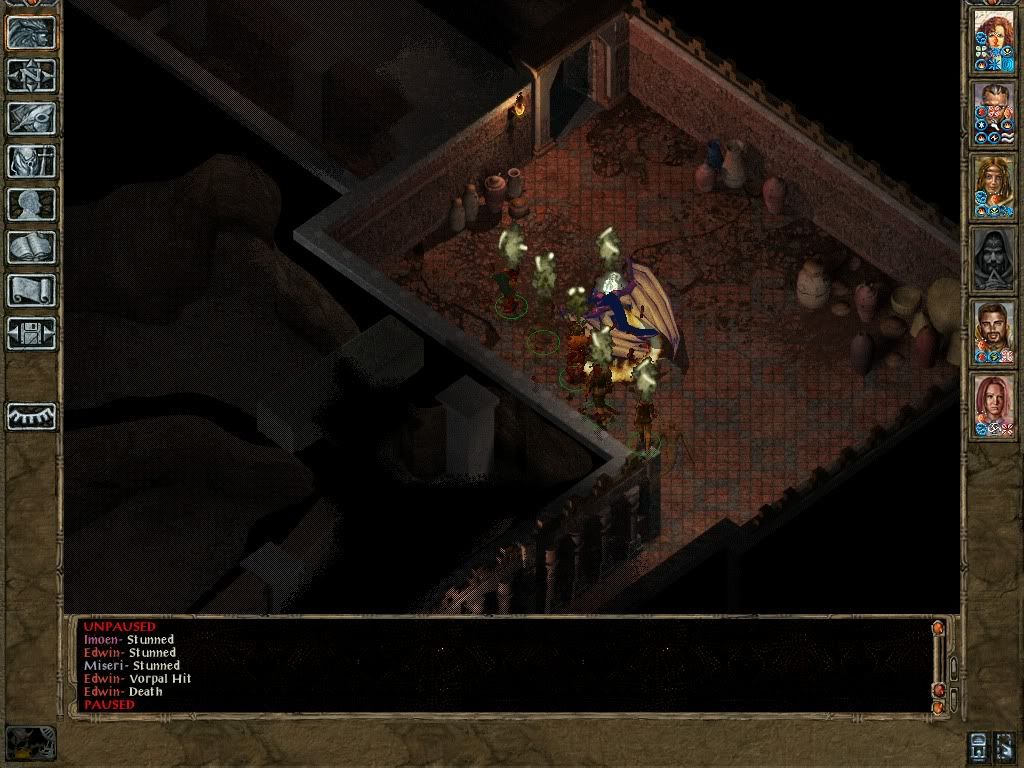Click the closed-eye rest button

pos(31,416)
